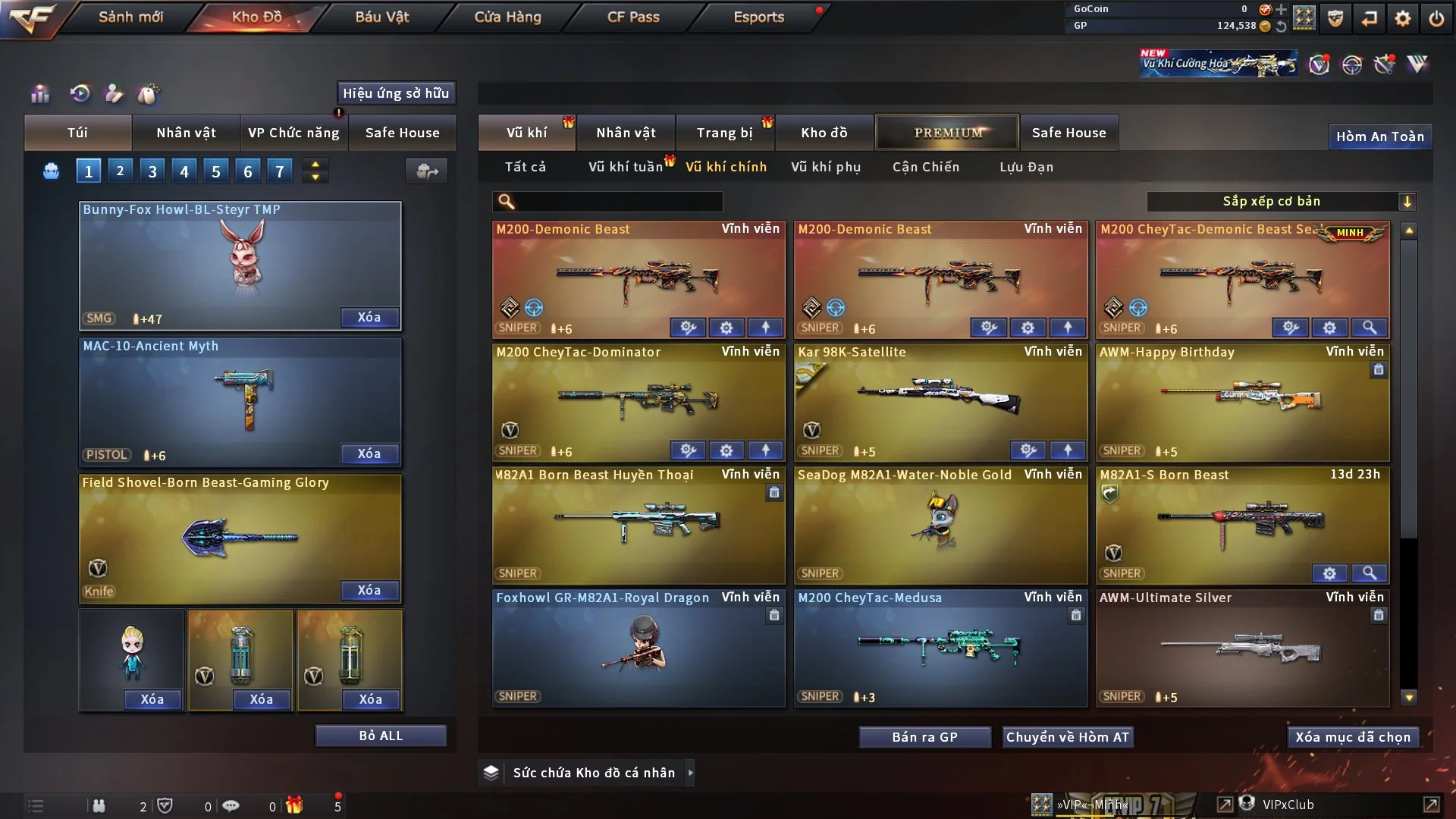Screen dimensions: 1456x819
Task: Go to the Sảnh mới lobby
Action: pos(130,17)
